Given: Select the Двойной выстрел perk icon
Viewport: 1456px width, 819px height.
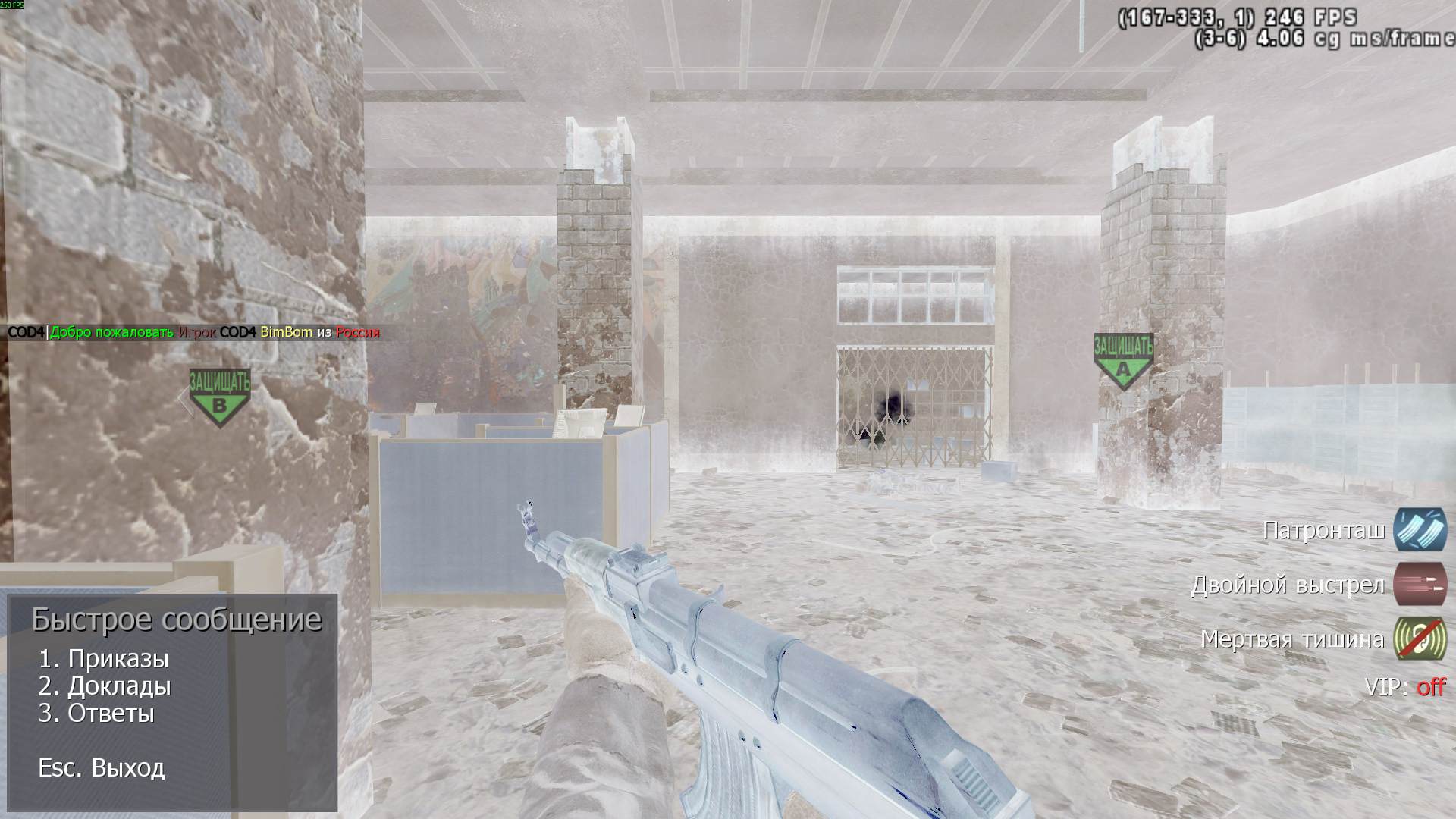Looking at the screenshot, I should 1420,585.
